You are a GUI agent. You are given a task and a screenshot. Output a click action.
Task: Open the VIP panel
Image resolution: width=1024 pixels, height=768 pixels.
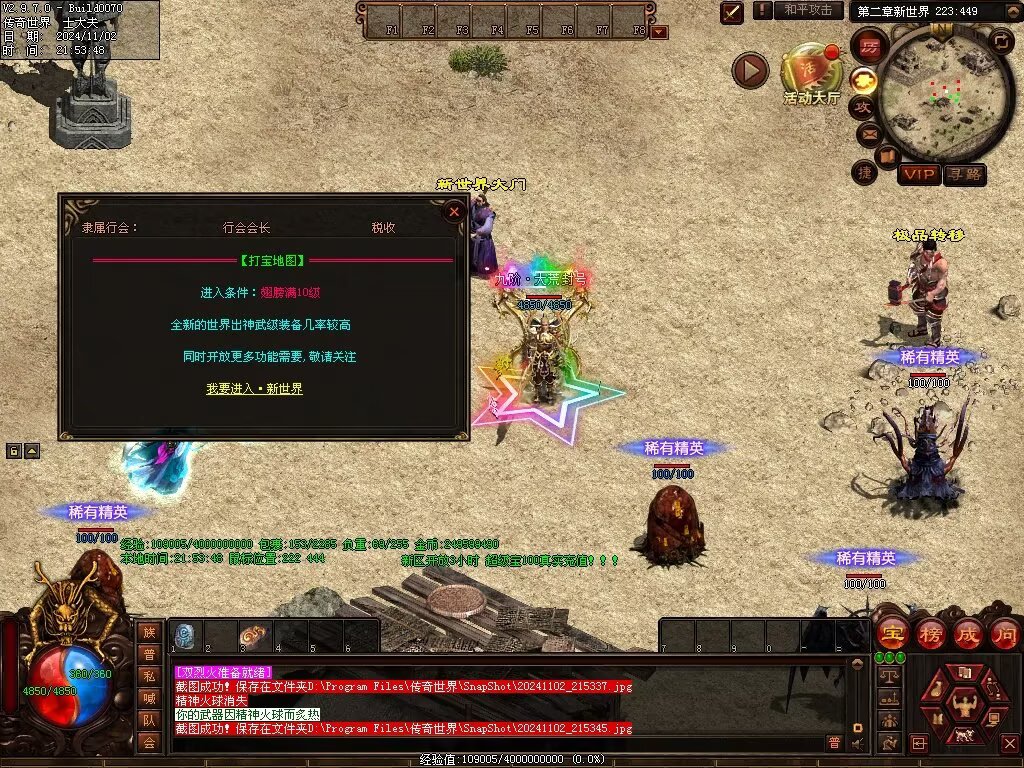(918, 174)
